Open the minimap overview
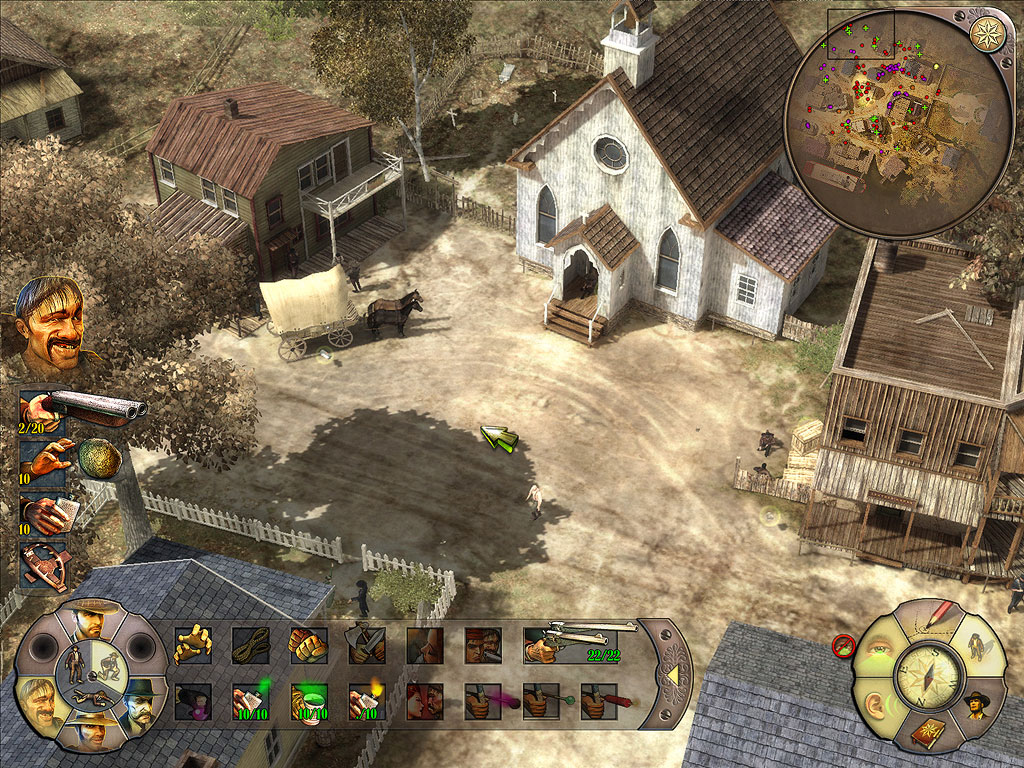 [x=897, y=122]
